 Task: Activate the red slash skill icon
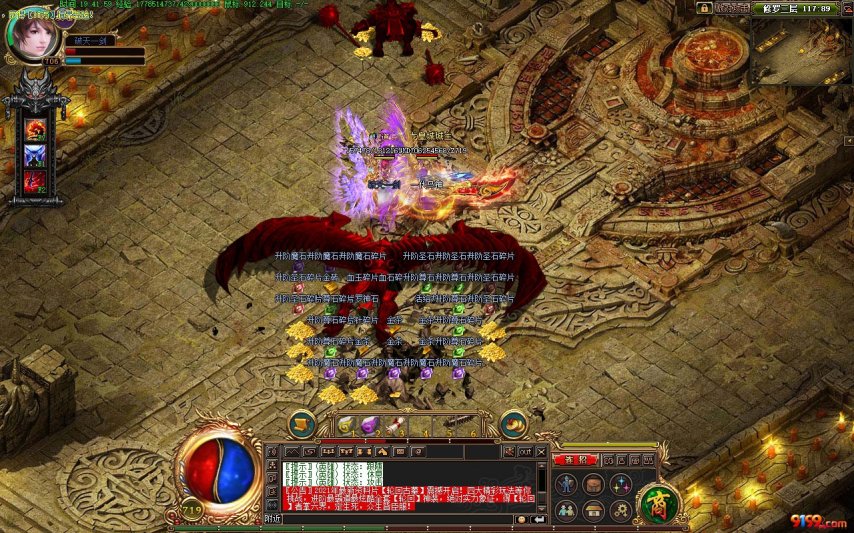[x=35, y=181]
